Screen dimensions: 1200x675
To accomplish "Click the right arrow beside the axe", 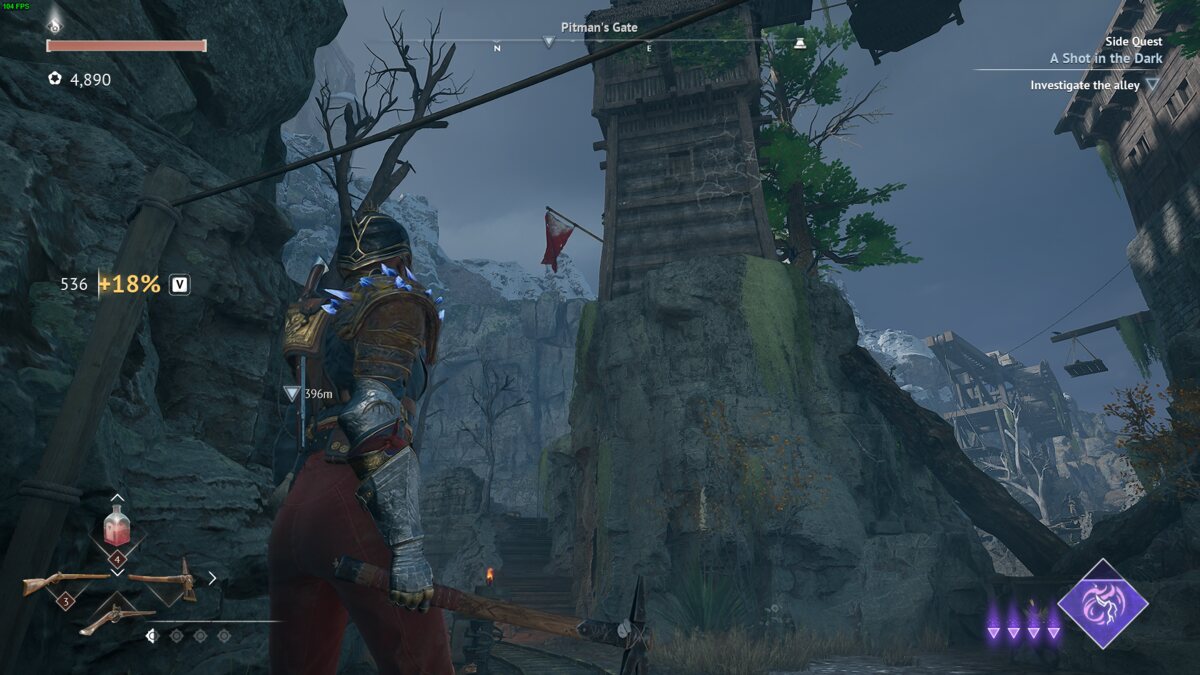I will (212, 578).
